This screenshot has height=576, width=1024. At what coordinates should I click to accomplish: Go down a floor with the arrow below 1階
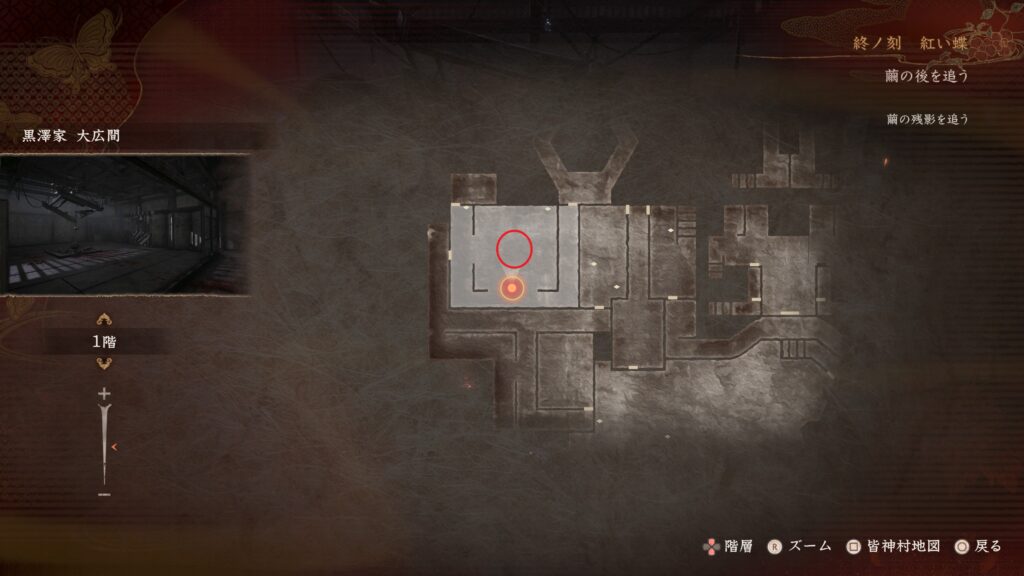103,363
